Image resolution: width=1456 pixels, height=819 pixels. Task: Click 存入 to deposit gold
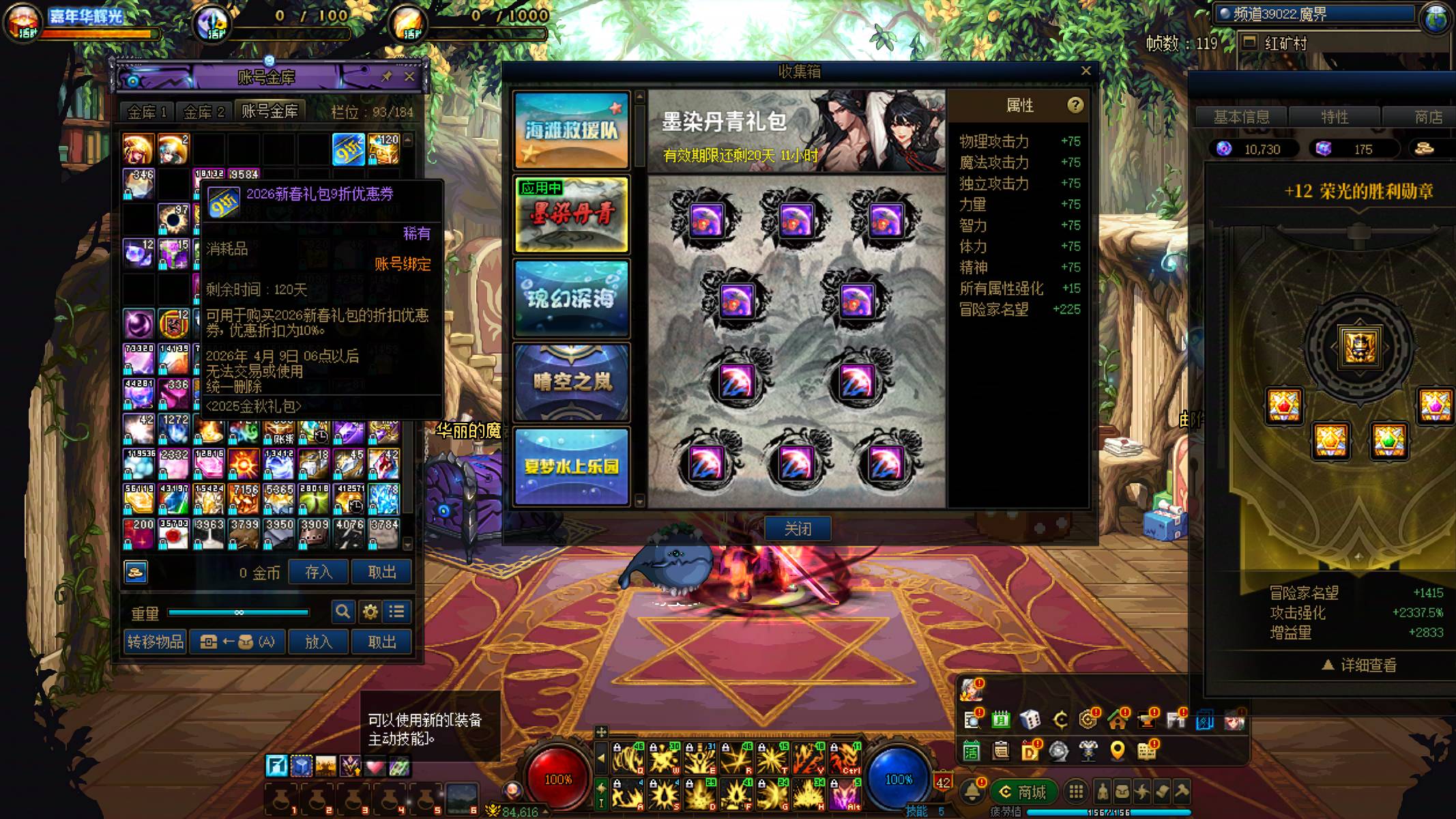pos(318,572)
